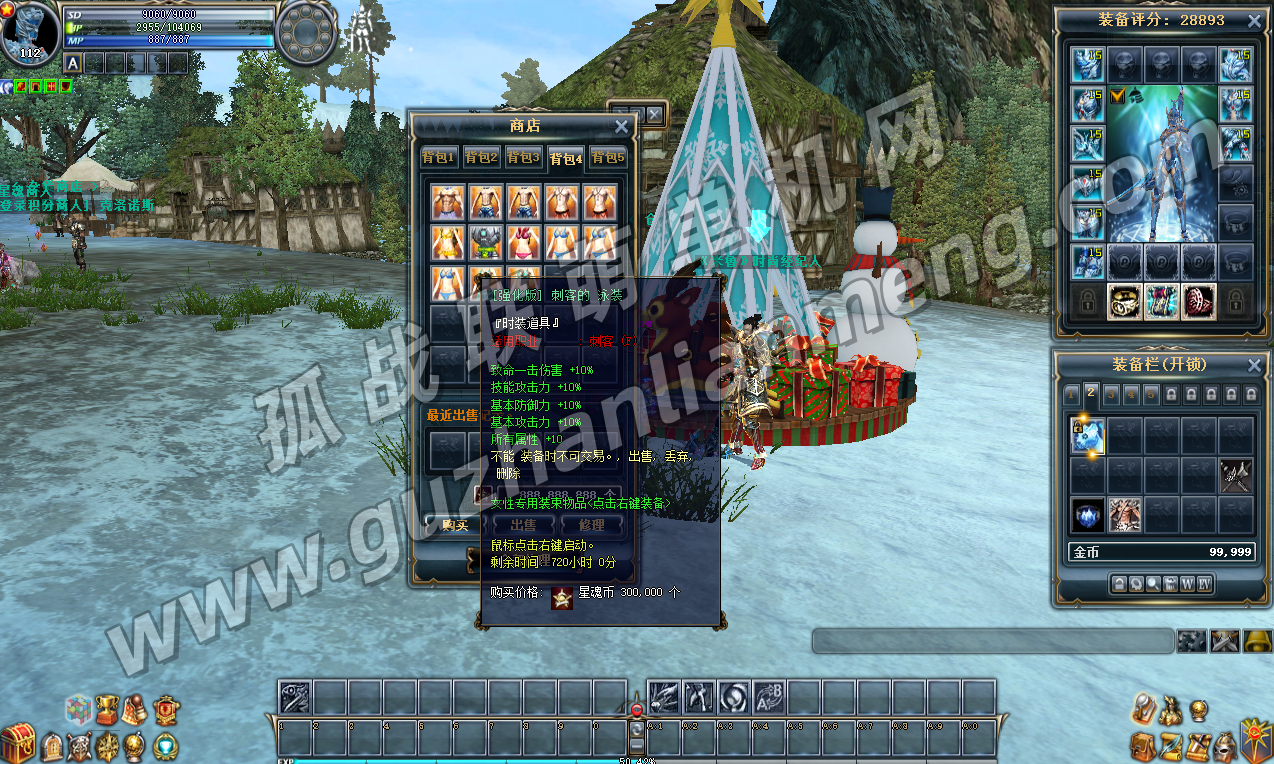Close the 装备栏 inventory panel
Screen dimensions: 1274x764
[x=1253, y=365]
